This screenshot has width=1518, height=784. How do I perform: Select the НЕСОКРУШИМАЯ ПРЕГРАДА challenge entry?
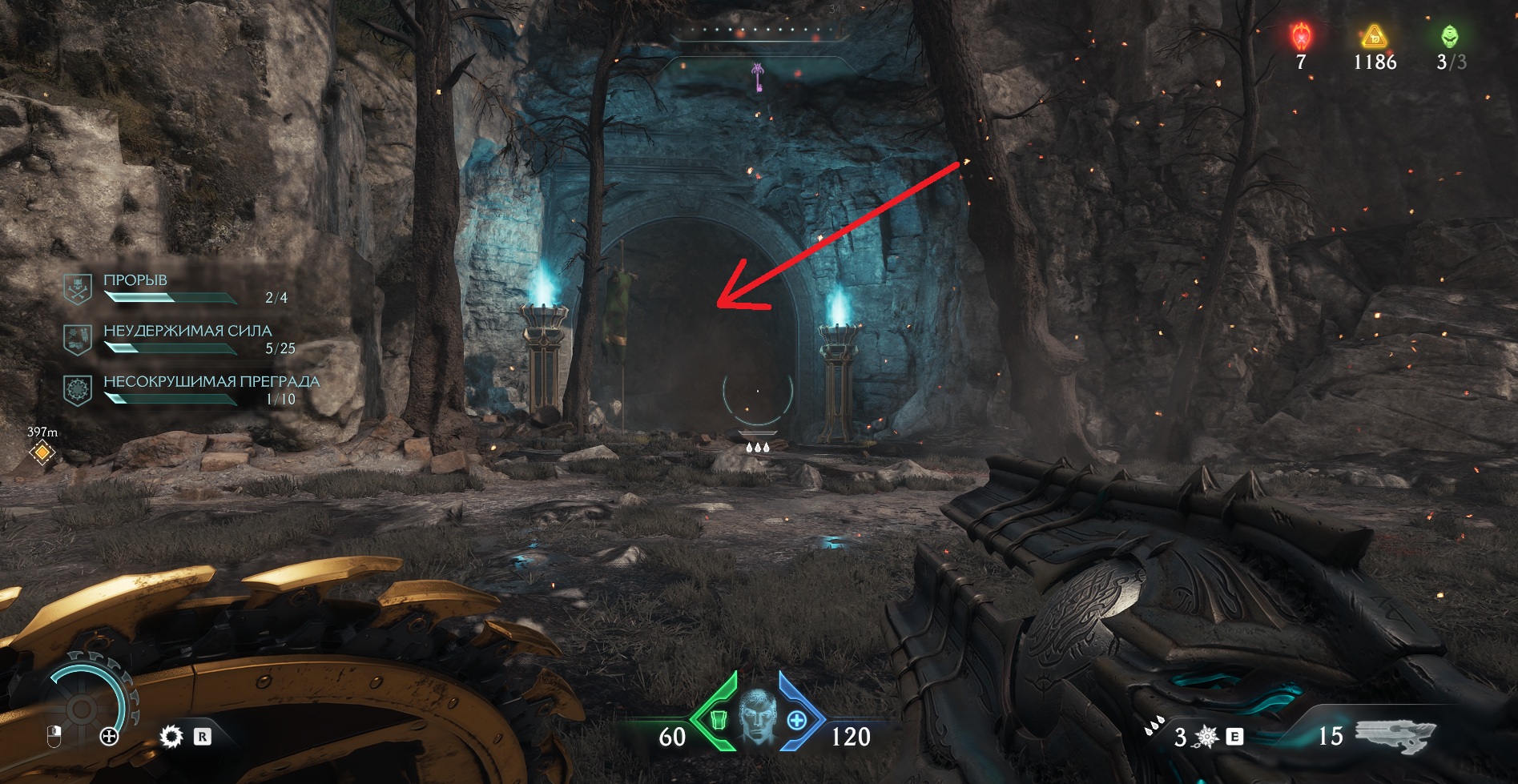[211, 382]
